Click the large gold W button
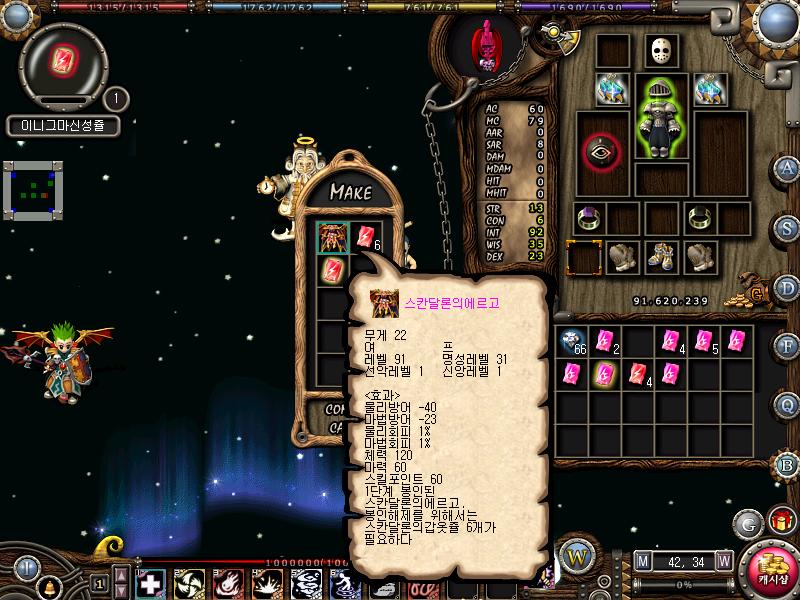 (x=576, y=555)
